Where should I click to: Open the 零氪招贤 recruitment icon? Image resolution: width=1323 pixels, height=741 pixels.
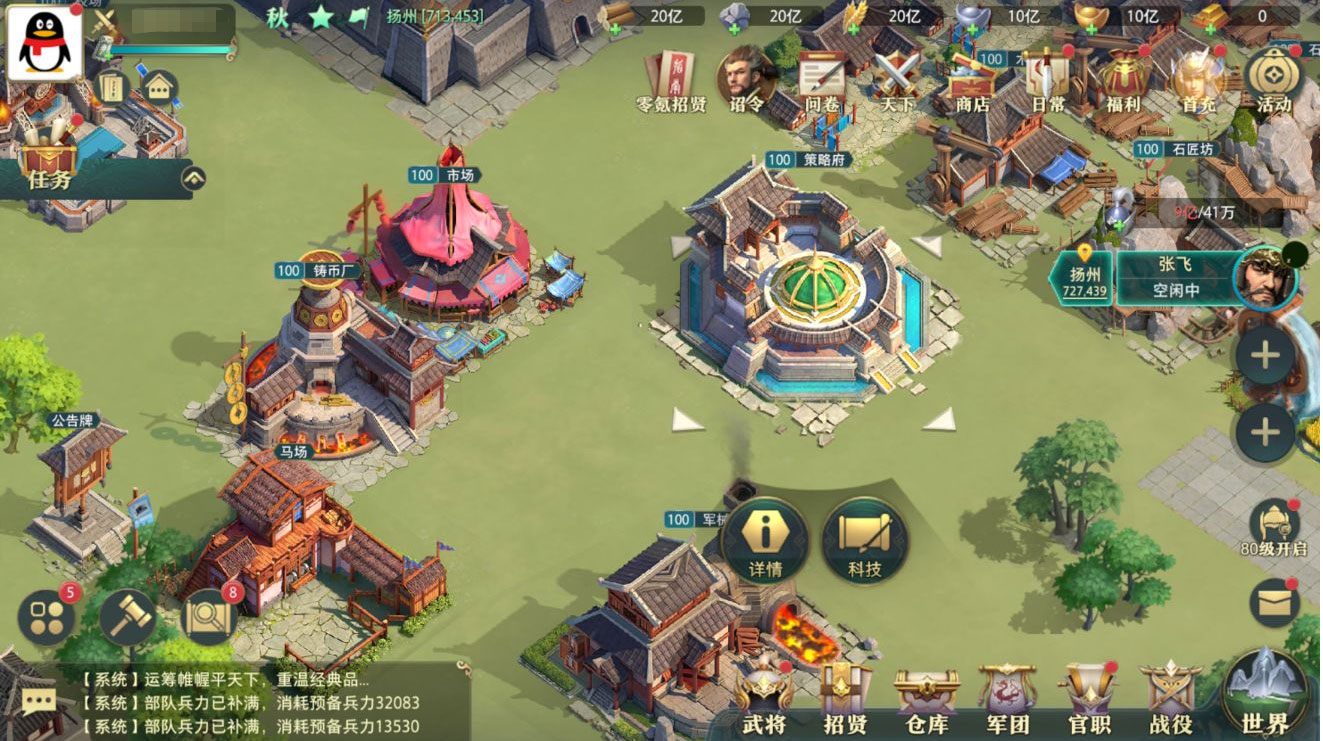click(671, 79)
